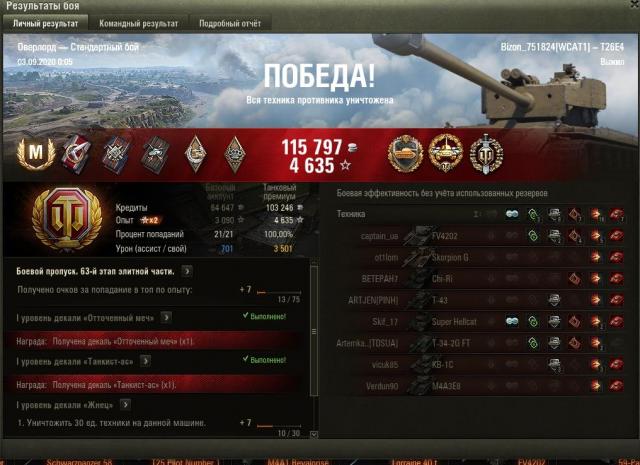This screenshot has height=465, width=640.
Task: Click the gold M mastery badge
Action: [37, 152]
